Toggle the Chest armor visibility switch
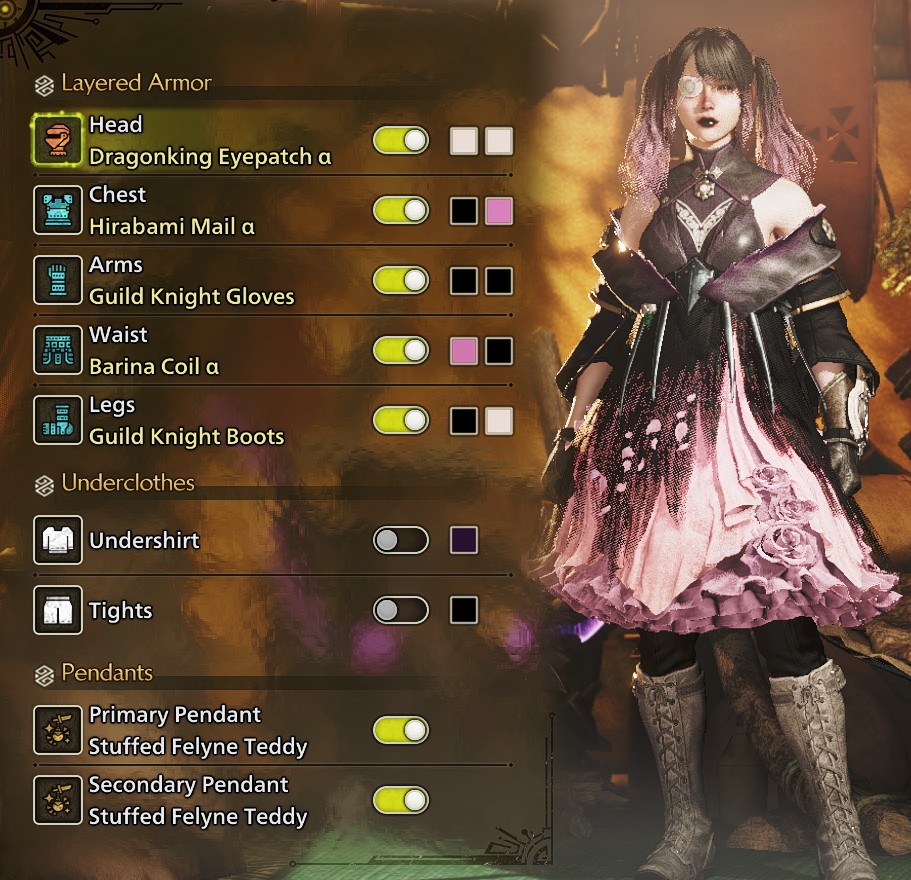The height and width of the screenshot is (880, 911). click(x=400, y=211)
